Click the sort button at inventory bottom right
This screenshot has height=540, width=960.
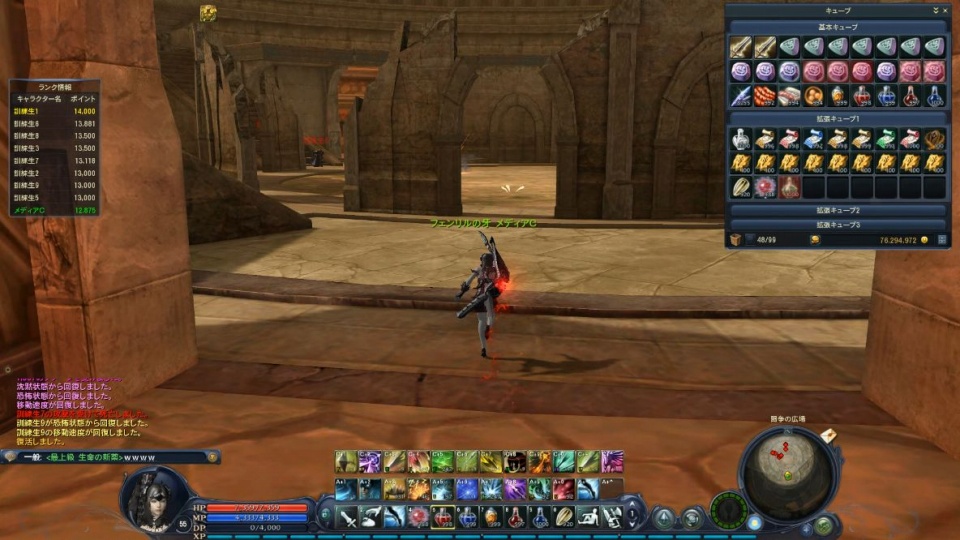click(941, 240)
